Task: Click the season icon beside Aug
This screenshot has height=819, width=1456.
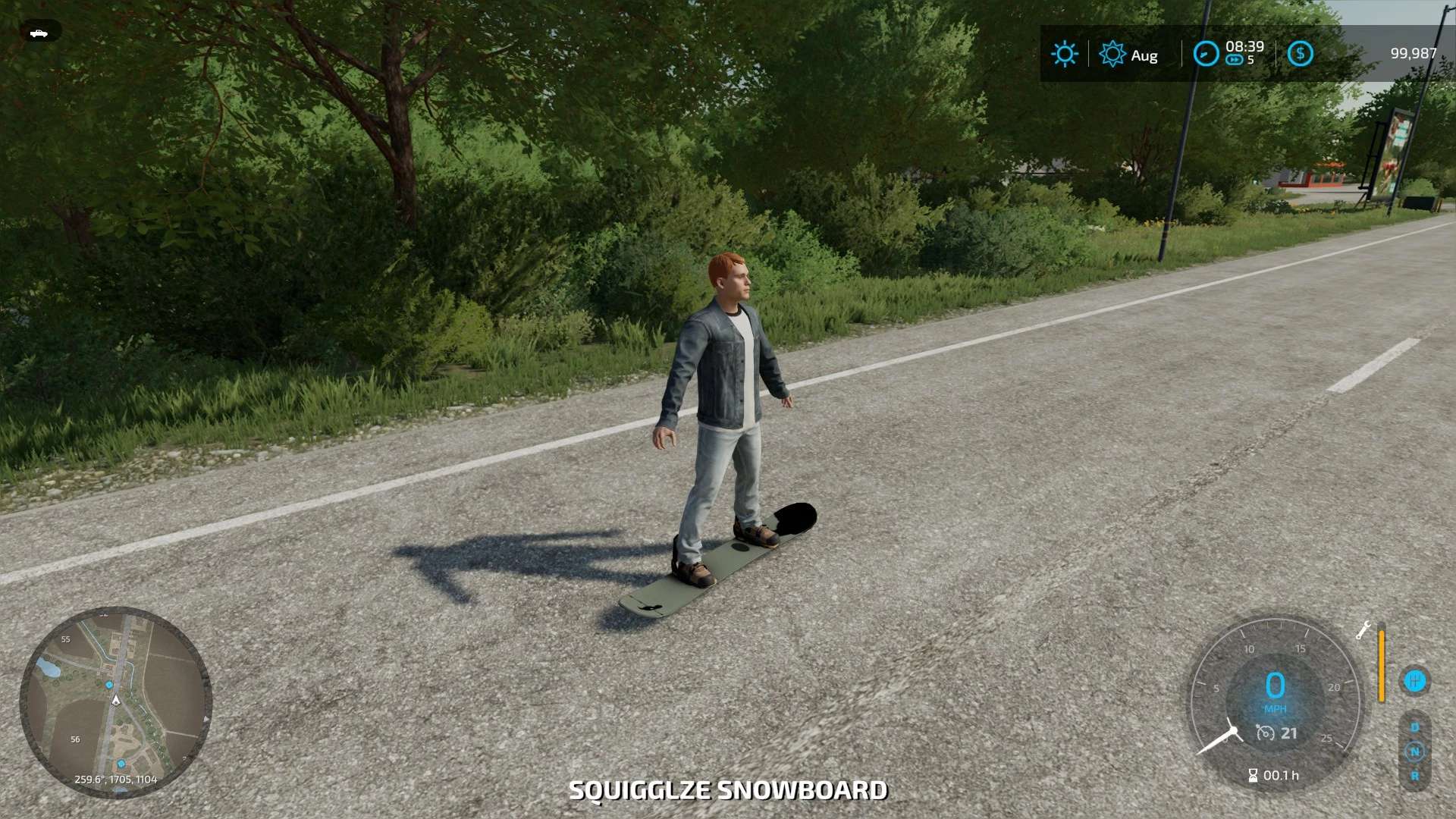Action: click(x=1112, y=54)
